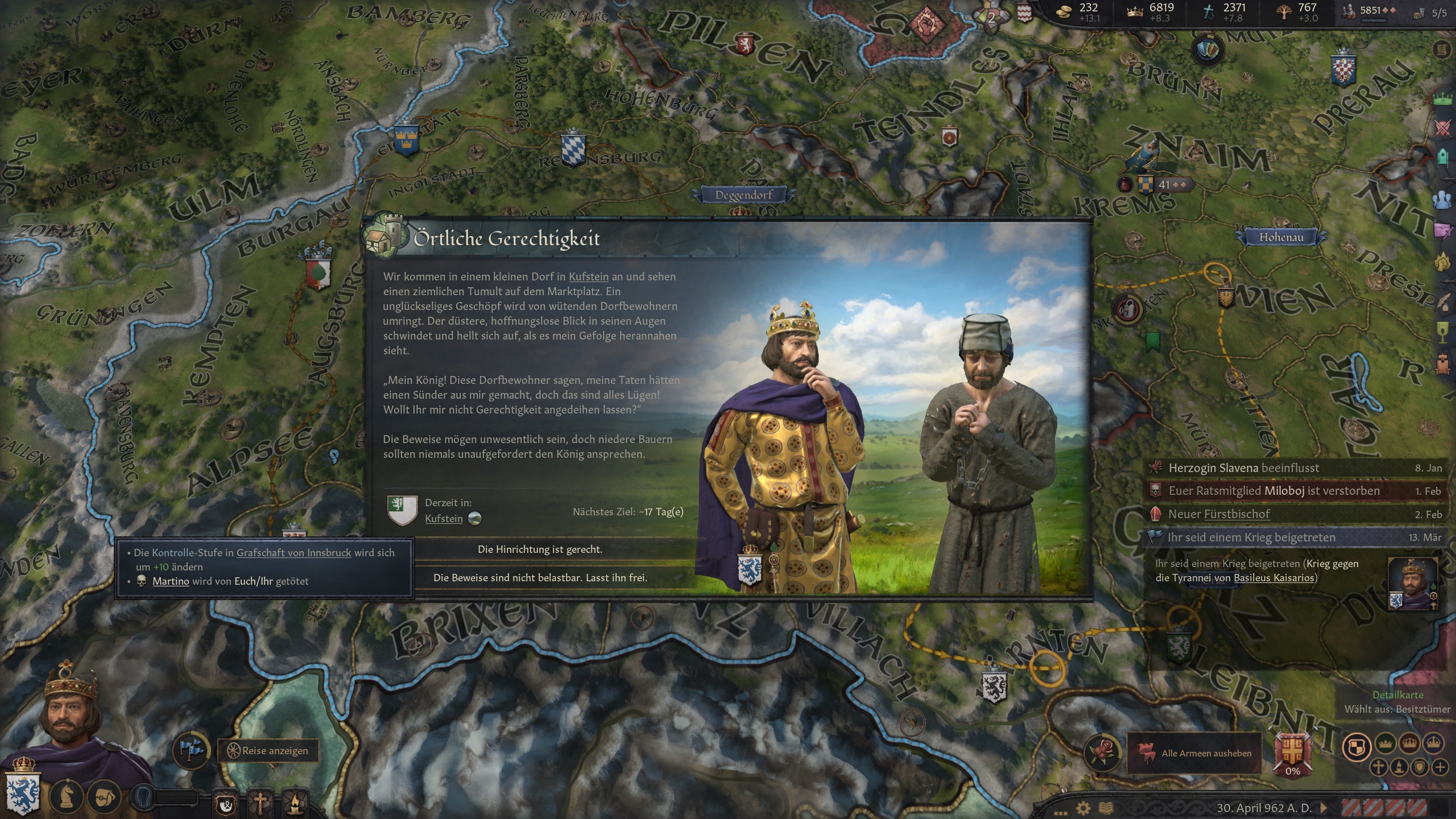The height and width of the screenshot is (819, 1456).
Task: Choose "Die Hinrichtung ist gerecht." option
Action: (x=540, y=549)
